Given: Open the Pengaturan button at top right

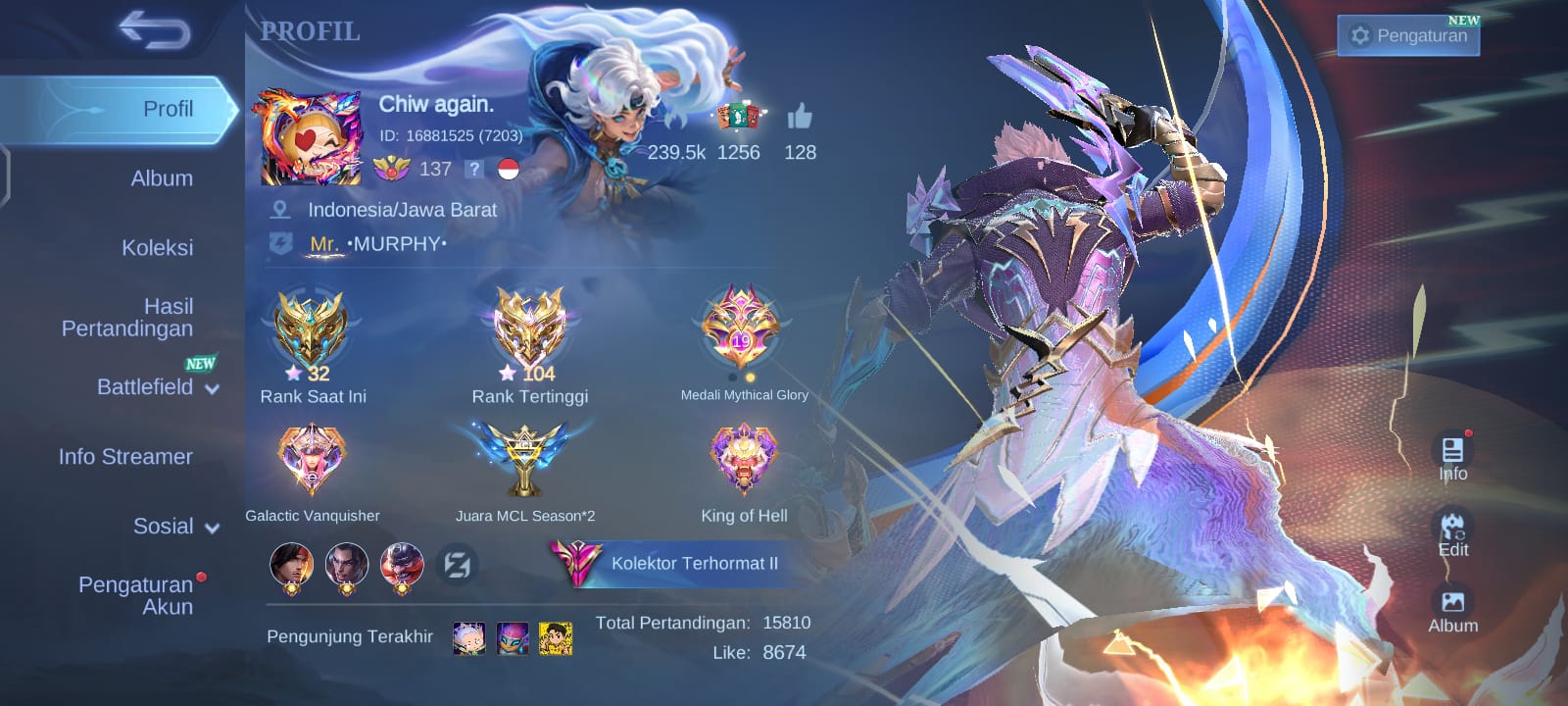Looking at the screenshot, I should tap(1408, 36).
